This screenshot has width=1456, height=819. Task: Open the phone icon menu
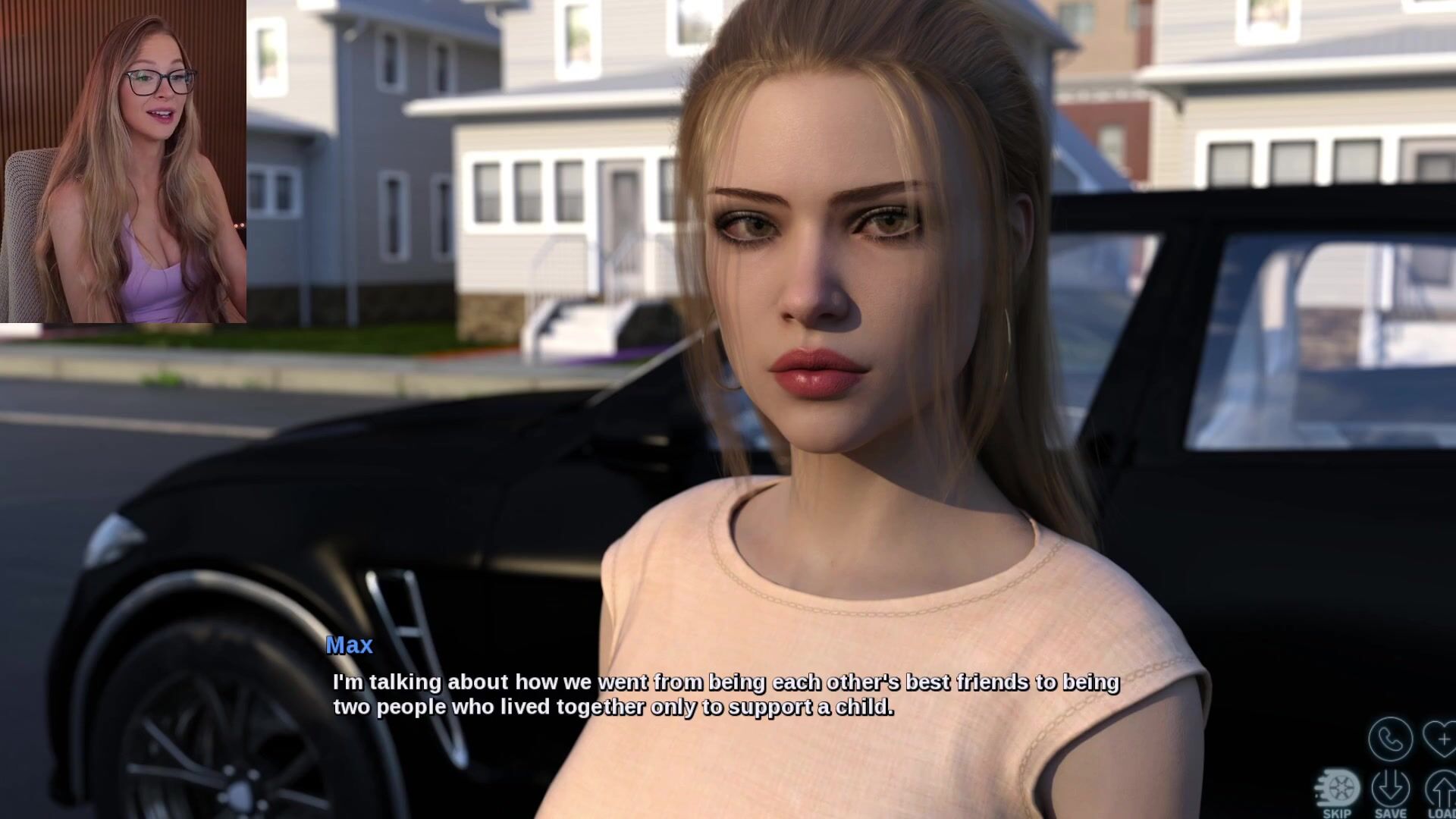(x=1390, y=738)
